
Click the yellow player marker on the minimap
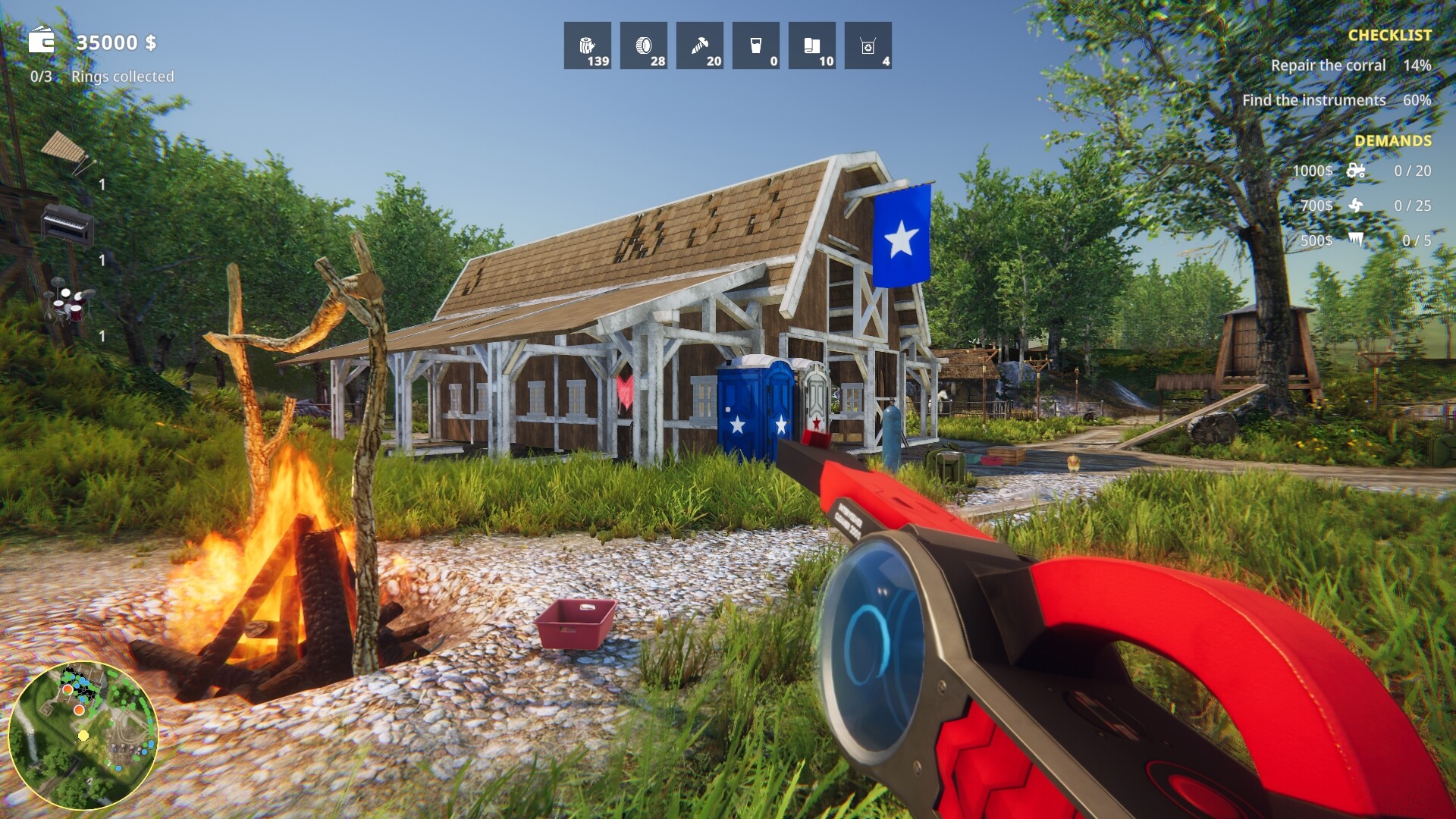pos(83,735)
